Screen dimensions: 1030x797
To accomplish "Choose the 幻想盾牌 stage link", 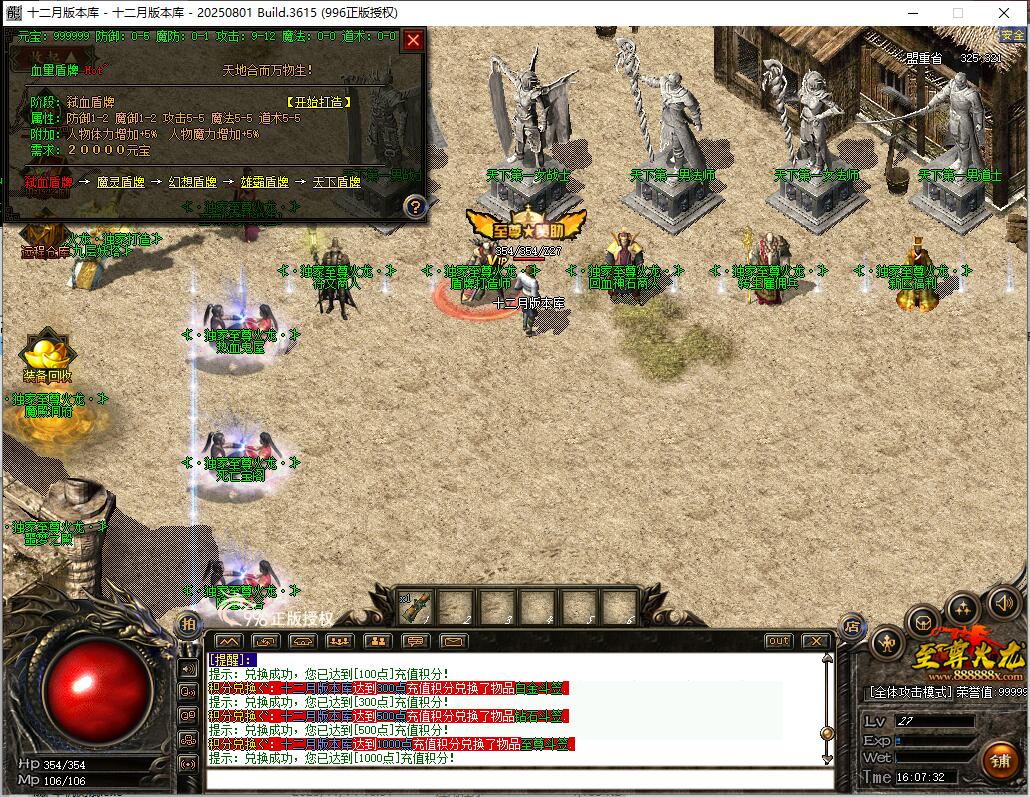I will click(192, 182).
